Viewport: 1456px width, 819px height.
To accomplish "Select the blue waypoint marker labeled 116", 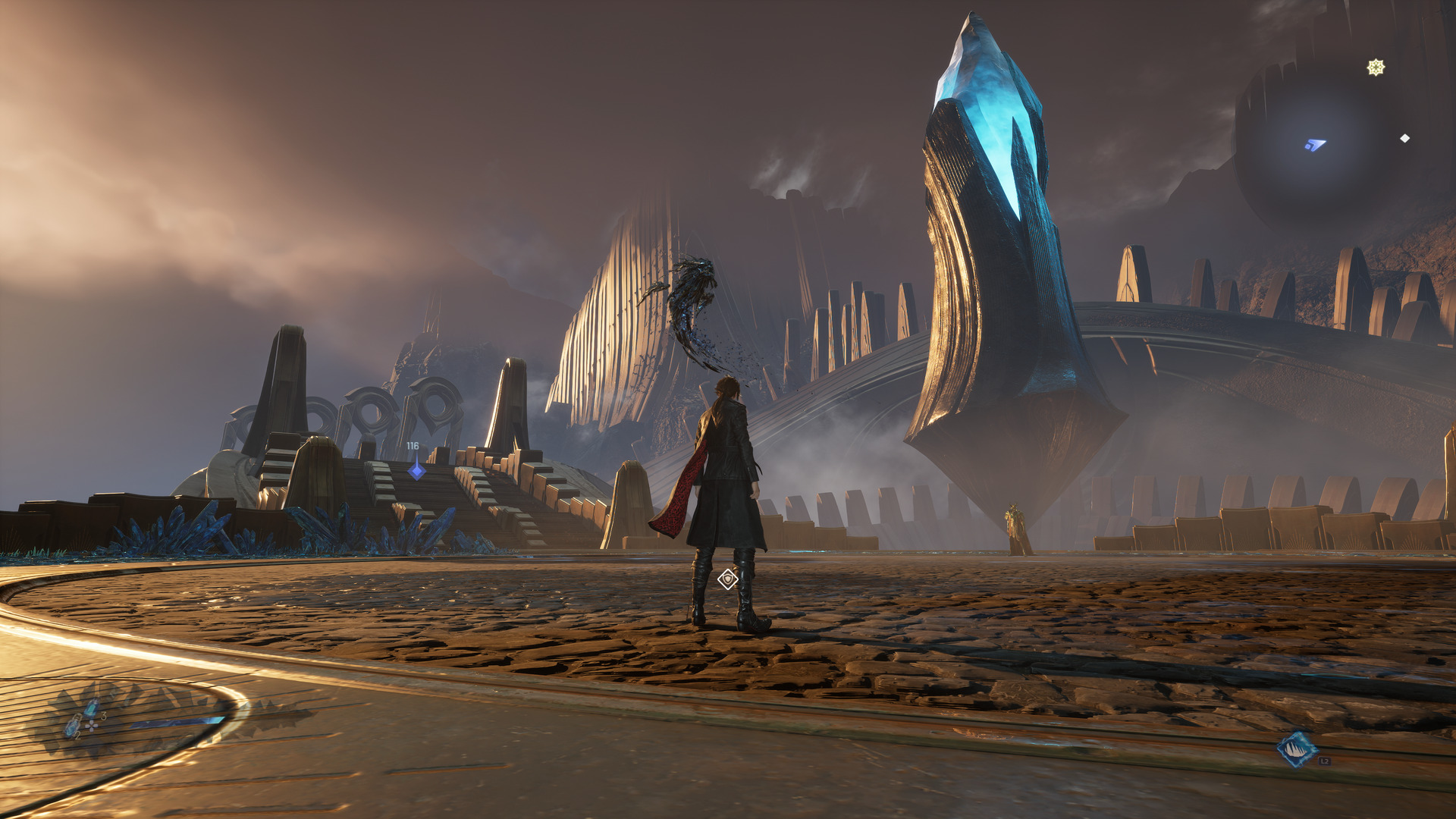I will pyautogui.click(x=416, y=470).
